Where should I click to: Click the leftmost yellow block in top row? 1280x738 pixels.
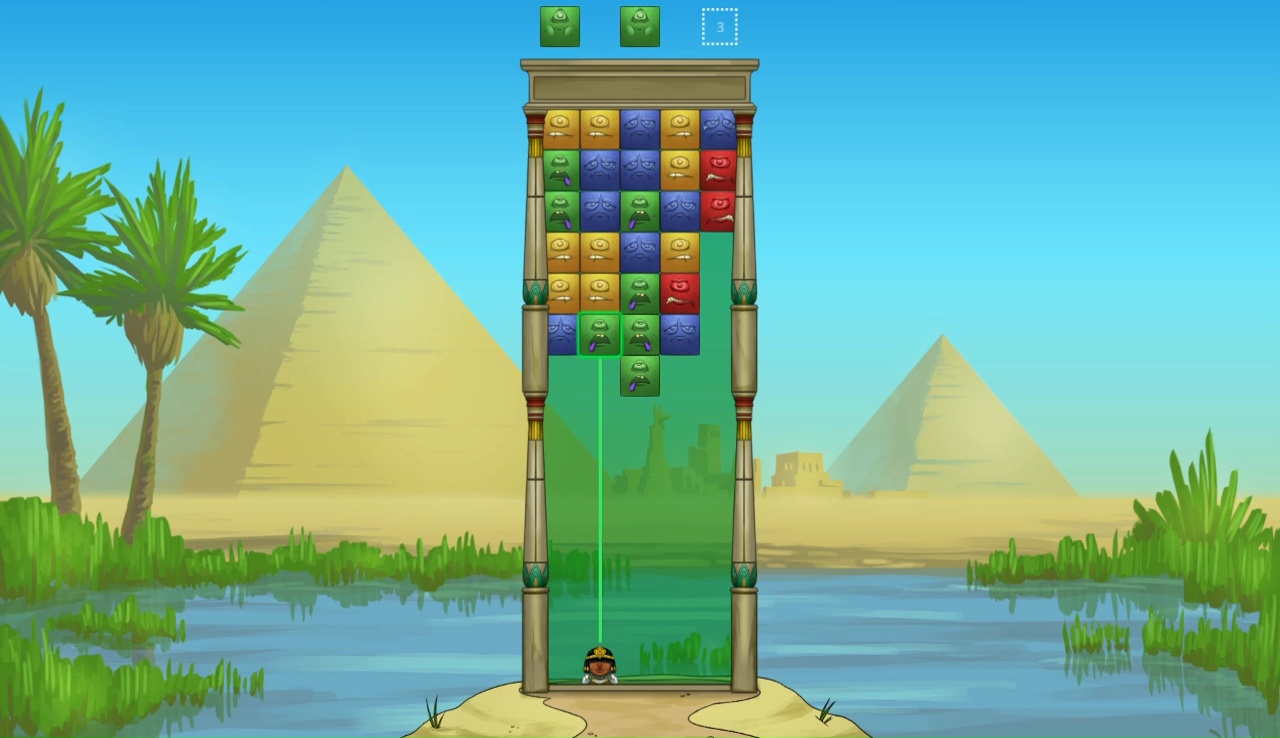click(x=560, y=125)
